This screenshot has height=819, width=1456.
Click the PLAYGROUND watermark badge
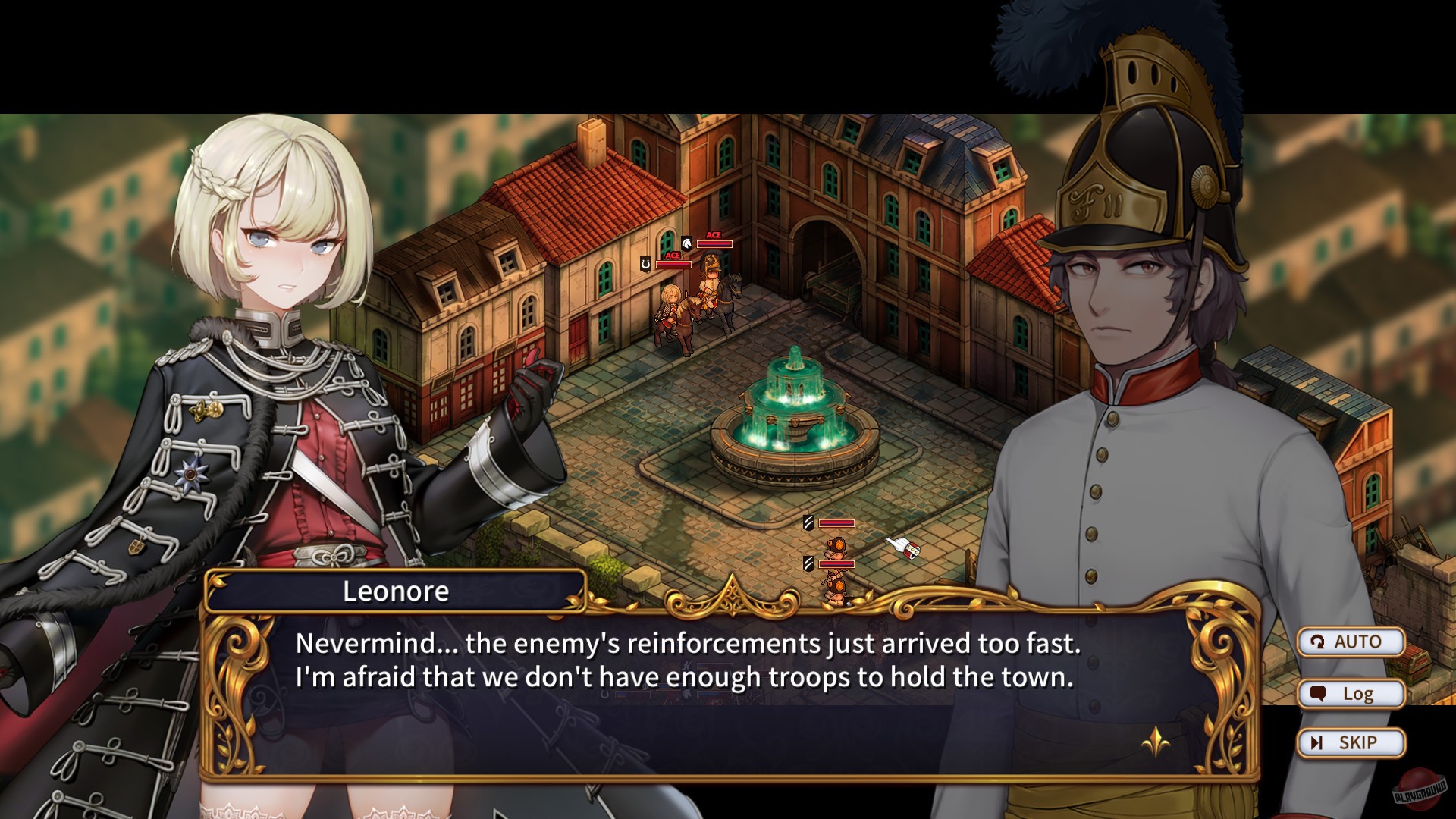[x=1420, y=789]
